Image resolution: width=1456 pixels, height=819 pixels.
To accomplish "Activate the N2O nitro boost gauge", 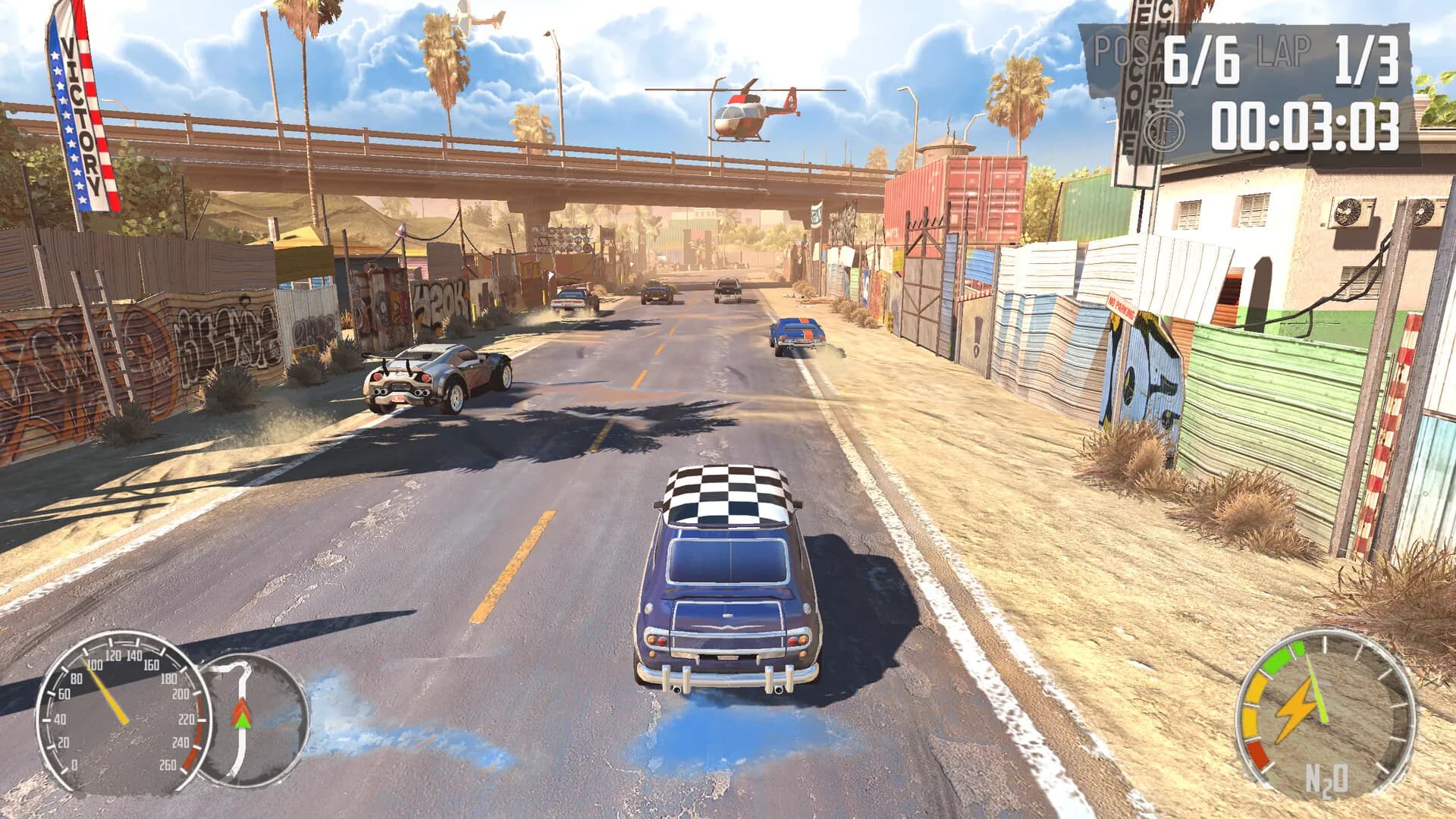I will tap(1325, 714).
